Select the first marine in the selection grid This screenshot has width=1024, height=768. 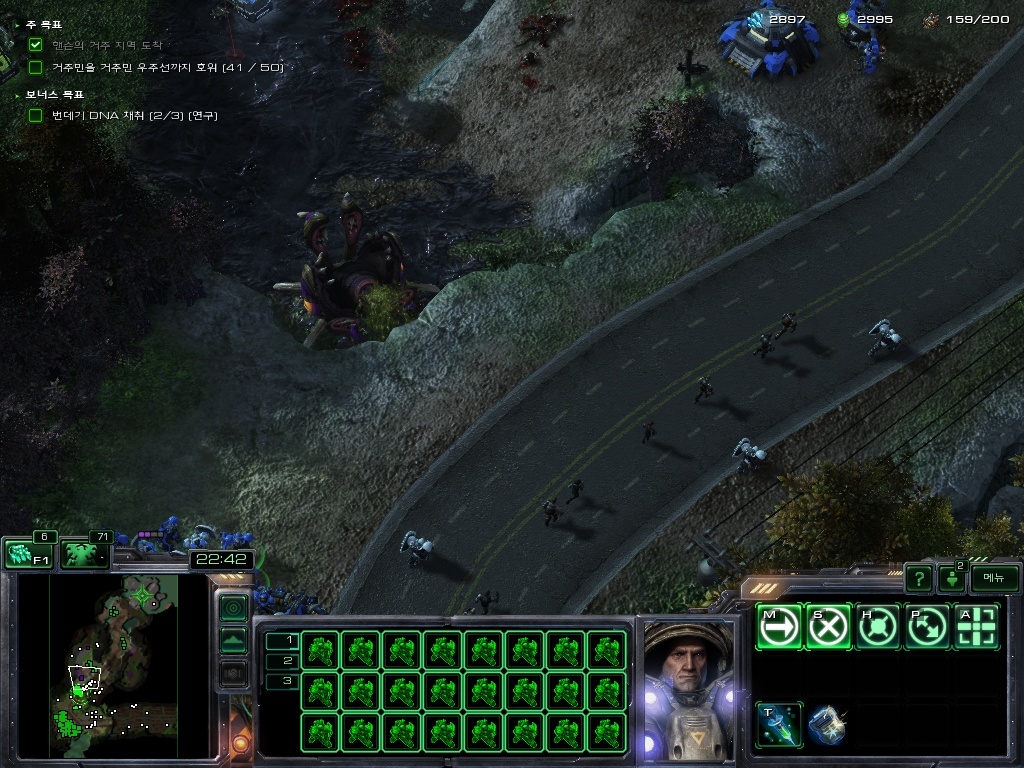pos(320,650)
